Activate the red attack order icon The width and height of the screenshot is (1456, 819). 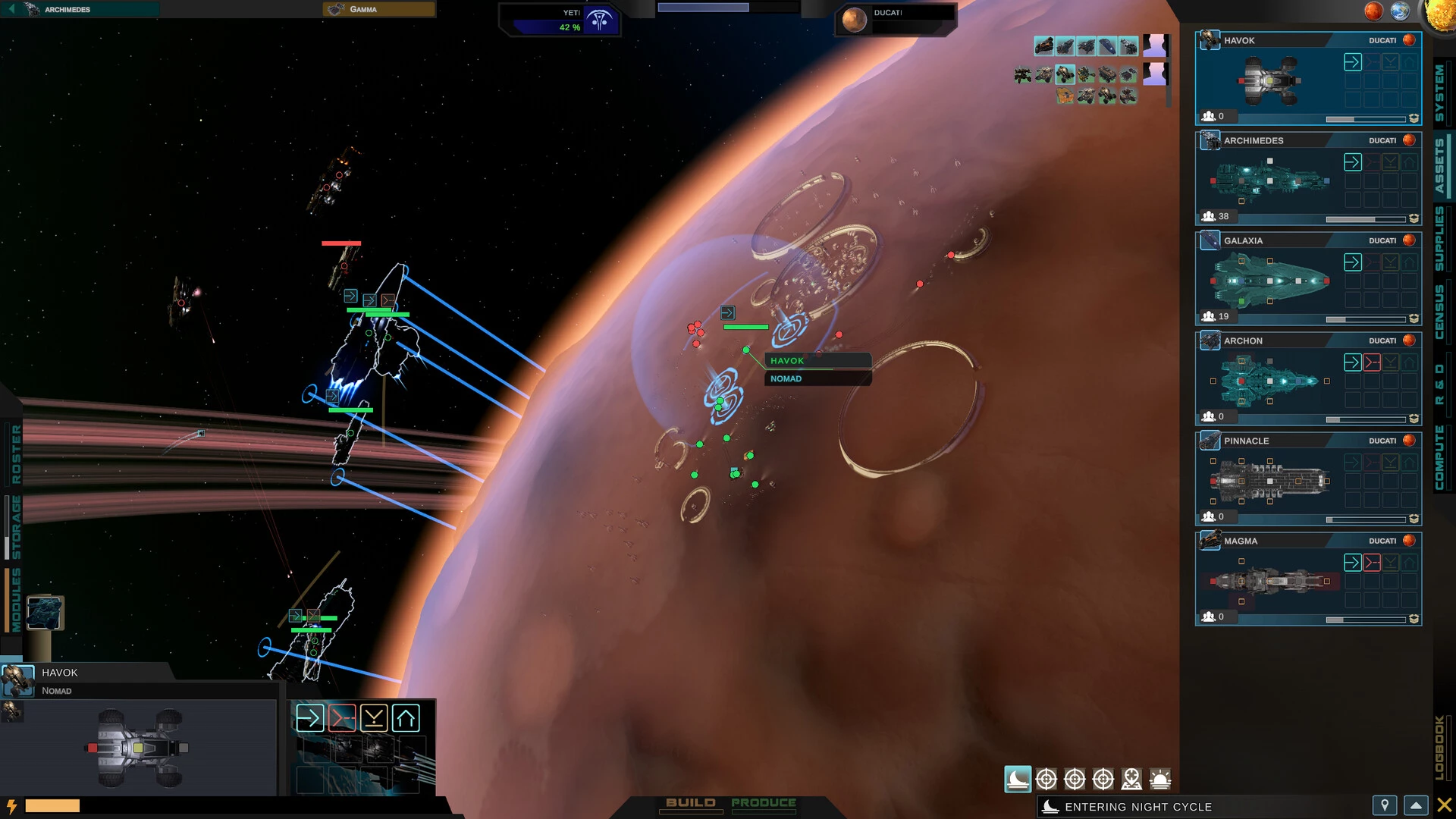point(342,717)
